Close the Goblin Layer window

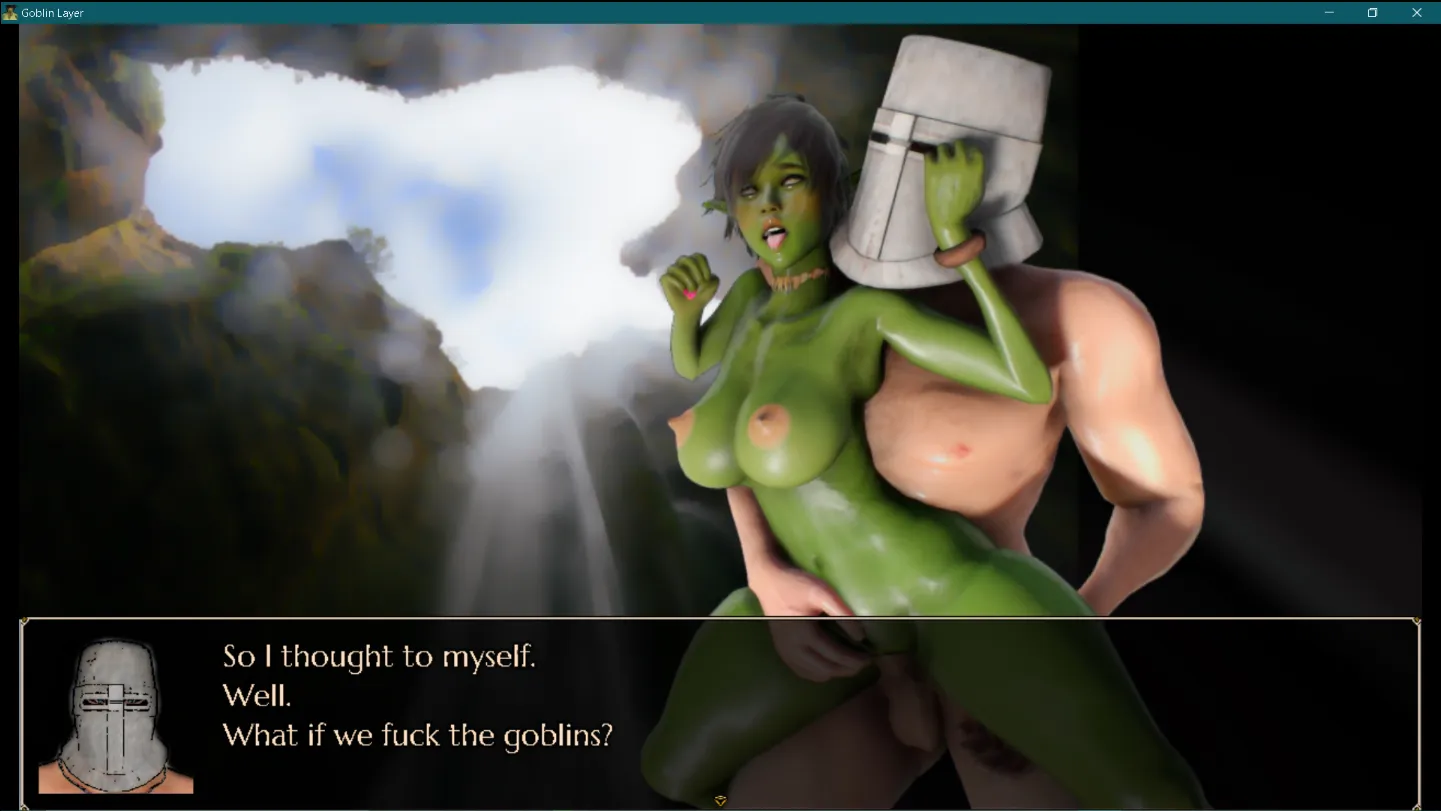tap(1417, 13)
